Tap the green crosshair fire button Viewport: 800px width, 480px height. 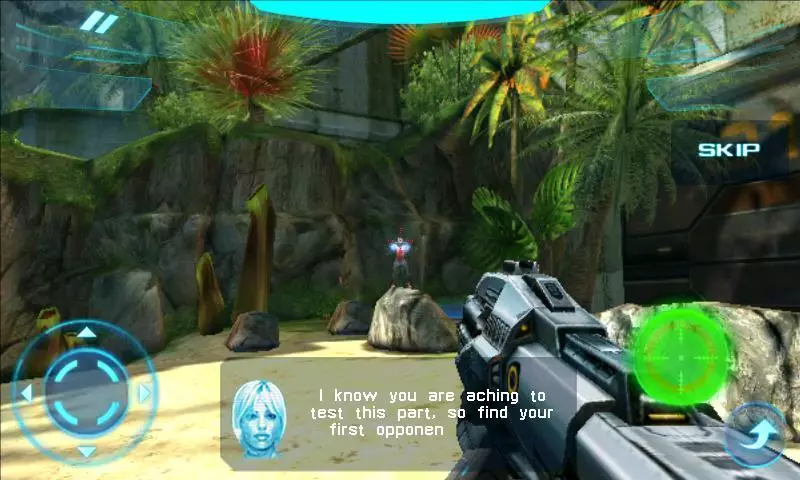pos(685,354)
